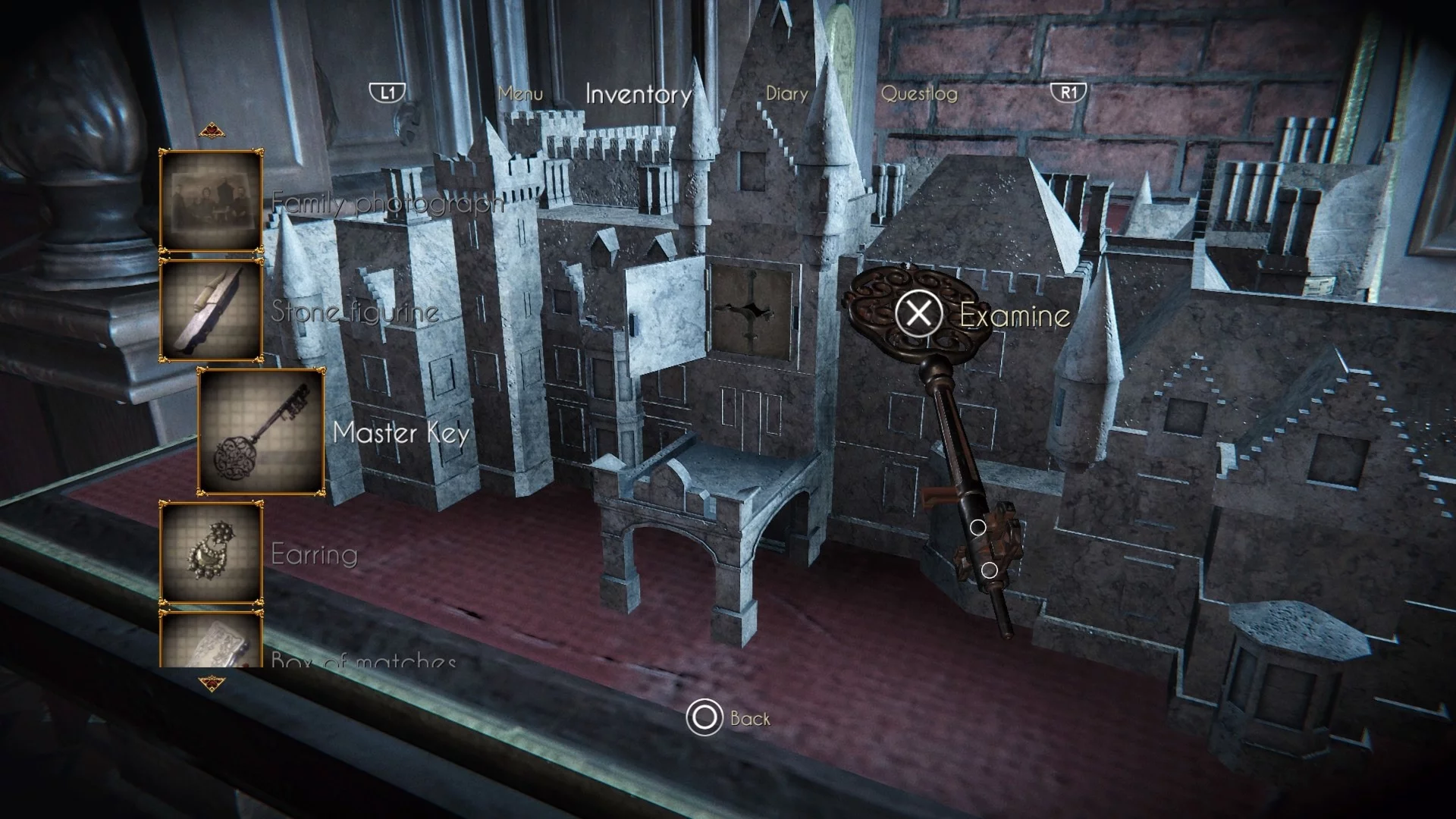This screenshot has width=1456, height=819.
Task: Choose the Stone figurine slot
Action: pyautogui.click(x=211, y=310)
